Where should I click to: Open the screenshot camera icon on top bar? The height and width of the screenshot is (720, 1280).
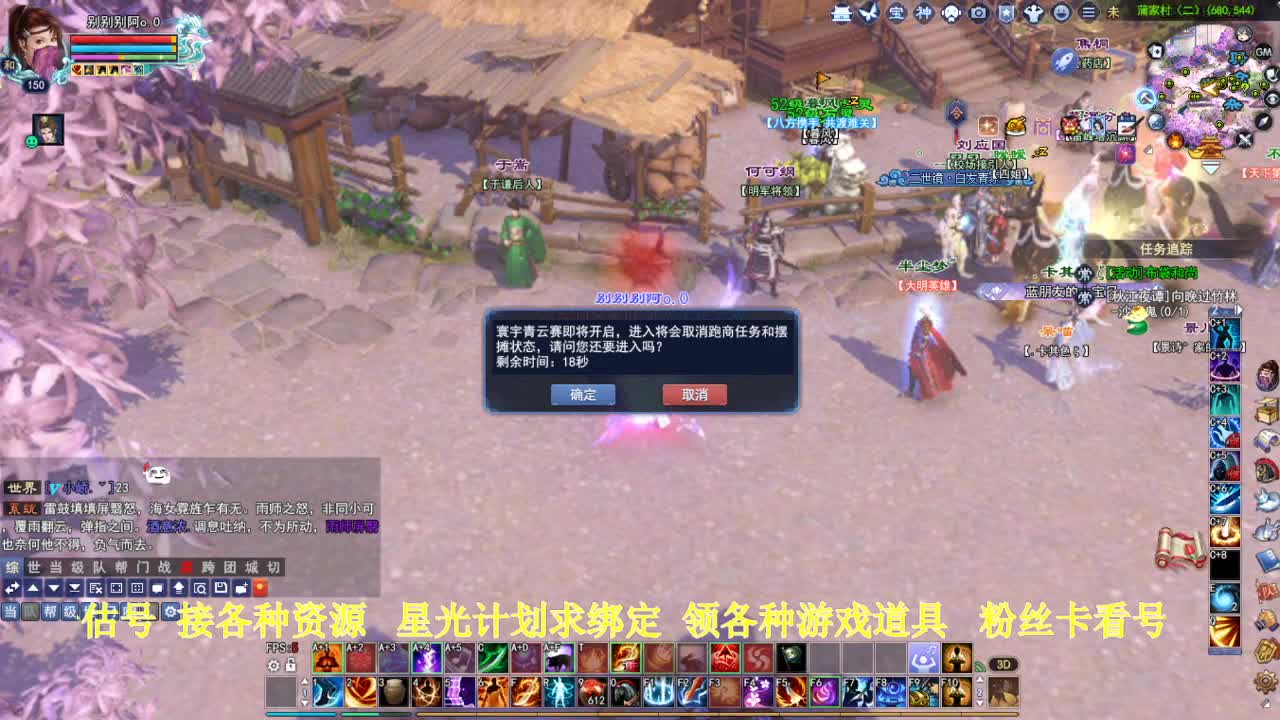(x=977, y=13)
